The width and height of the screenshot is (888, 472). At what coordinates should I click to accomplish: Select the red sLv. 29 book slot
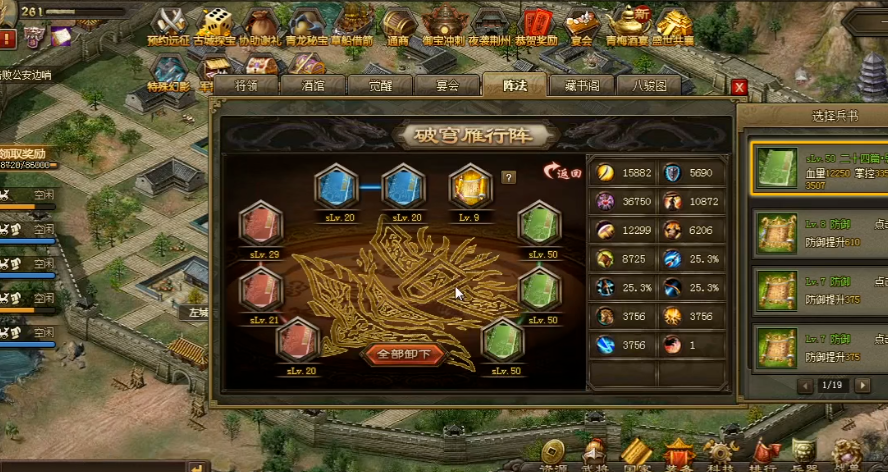[x=261, y=224]
